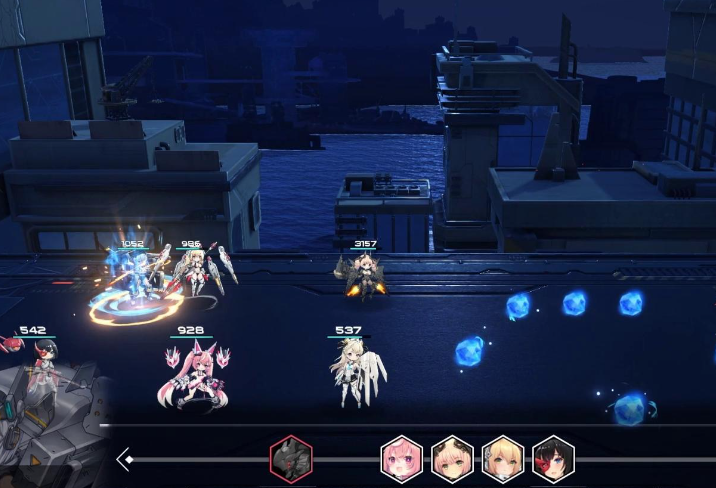Select the pink-haired character portrait
Image resolution: width=716 pixels, height=488 pixels.
[x=402, y=459]
